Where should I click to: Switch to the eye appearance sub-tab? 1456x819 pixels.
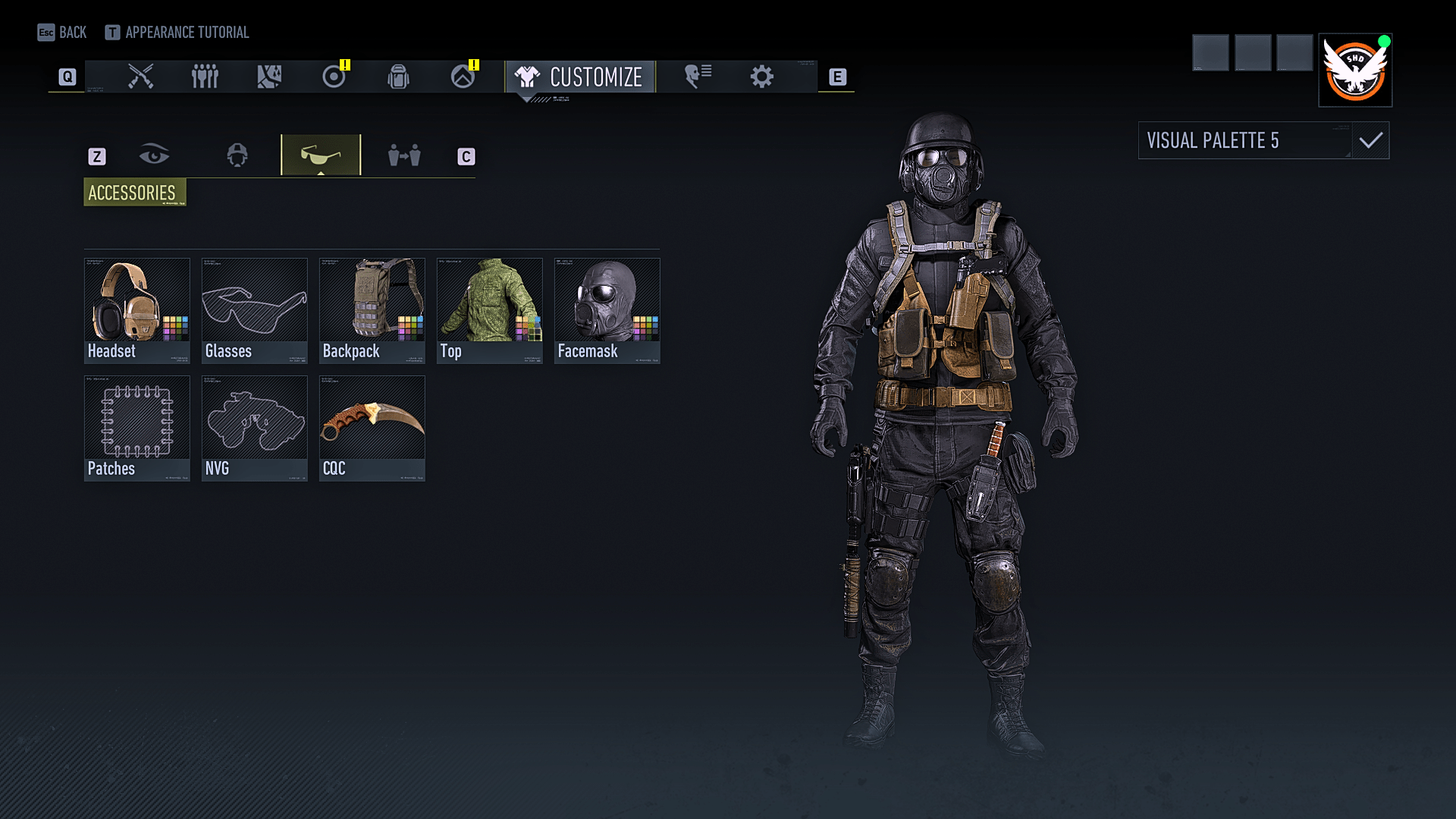pos(154,155)
